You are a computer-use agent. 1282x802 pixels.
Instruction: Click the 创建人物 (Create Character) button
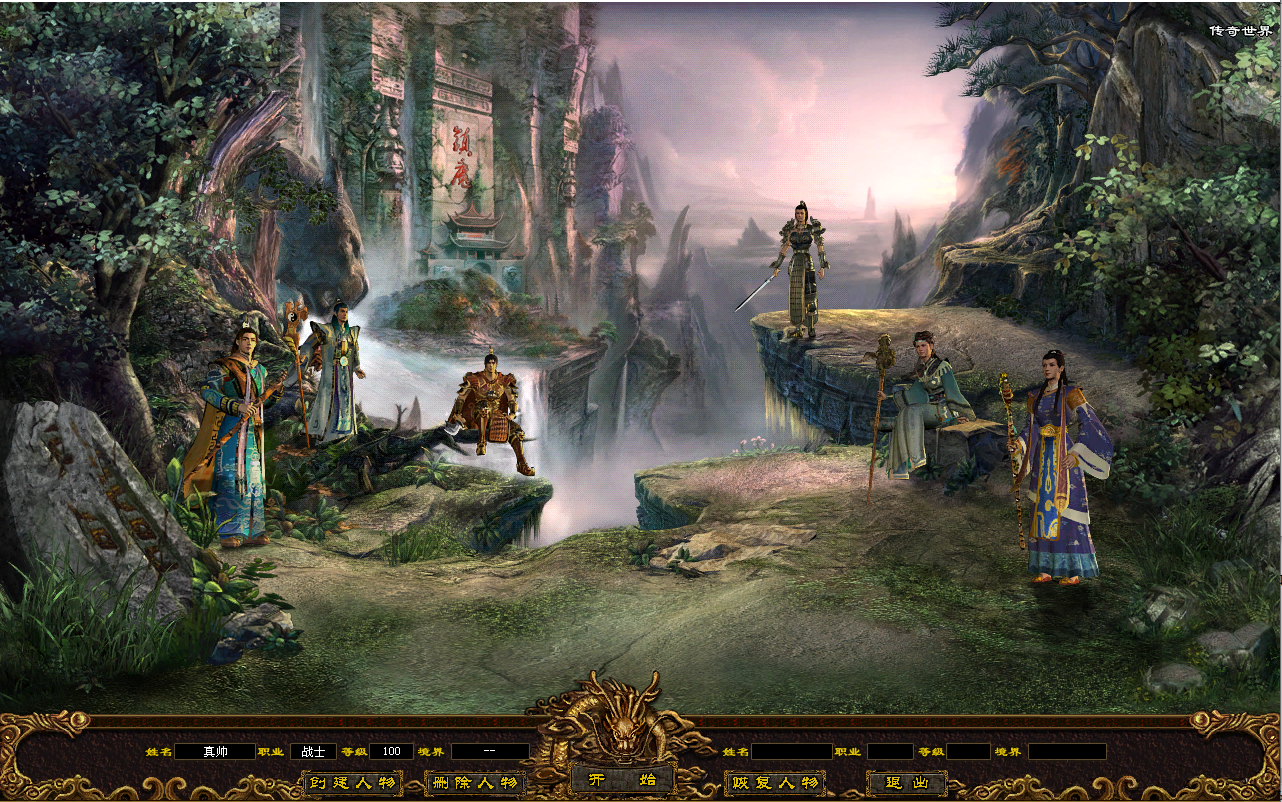pyautogui.click(x=352, y=783)
